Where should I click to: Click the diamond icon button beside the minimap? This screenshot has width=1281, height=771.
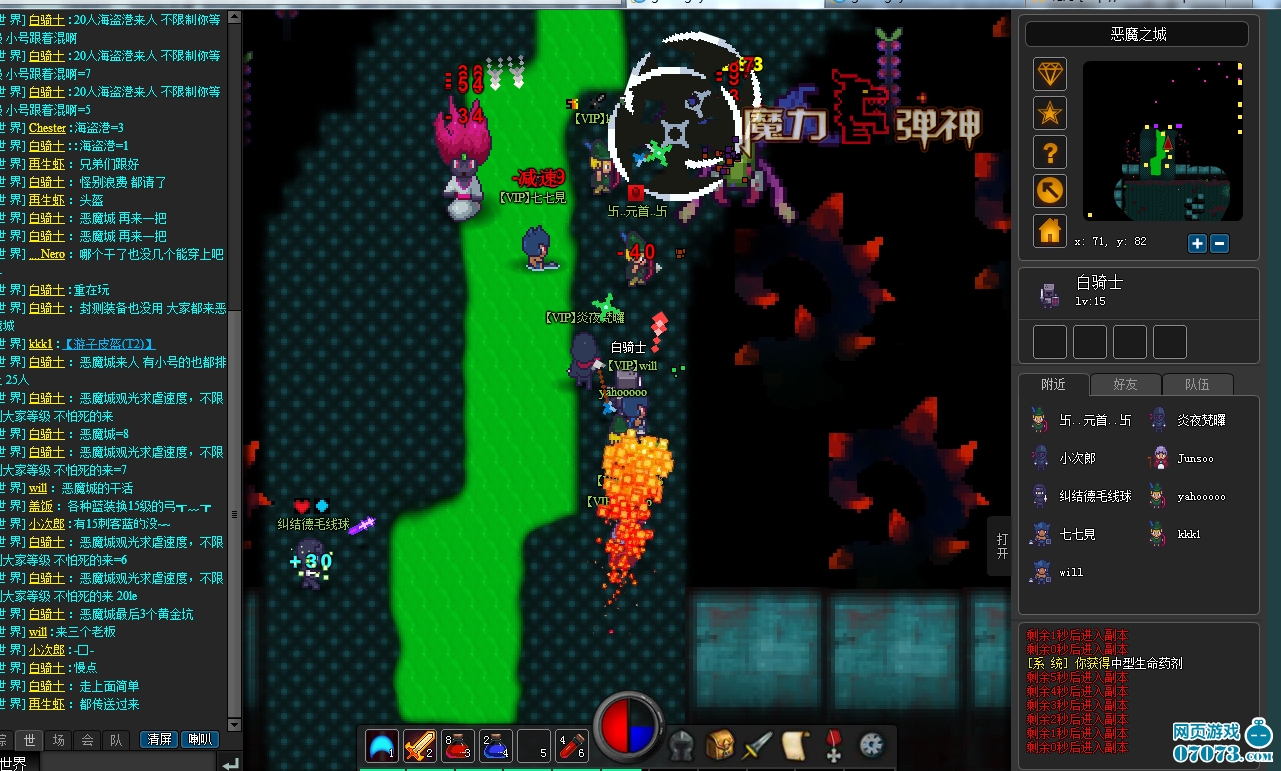(1049, 74)
